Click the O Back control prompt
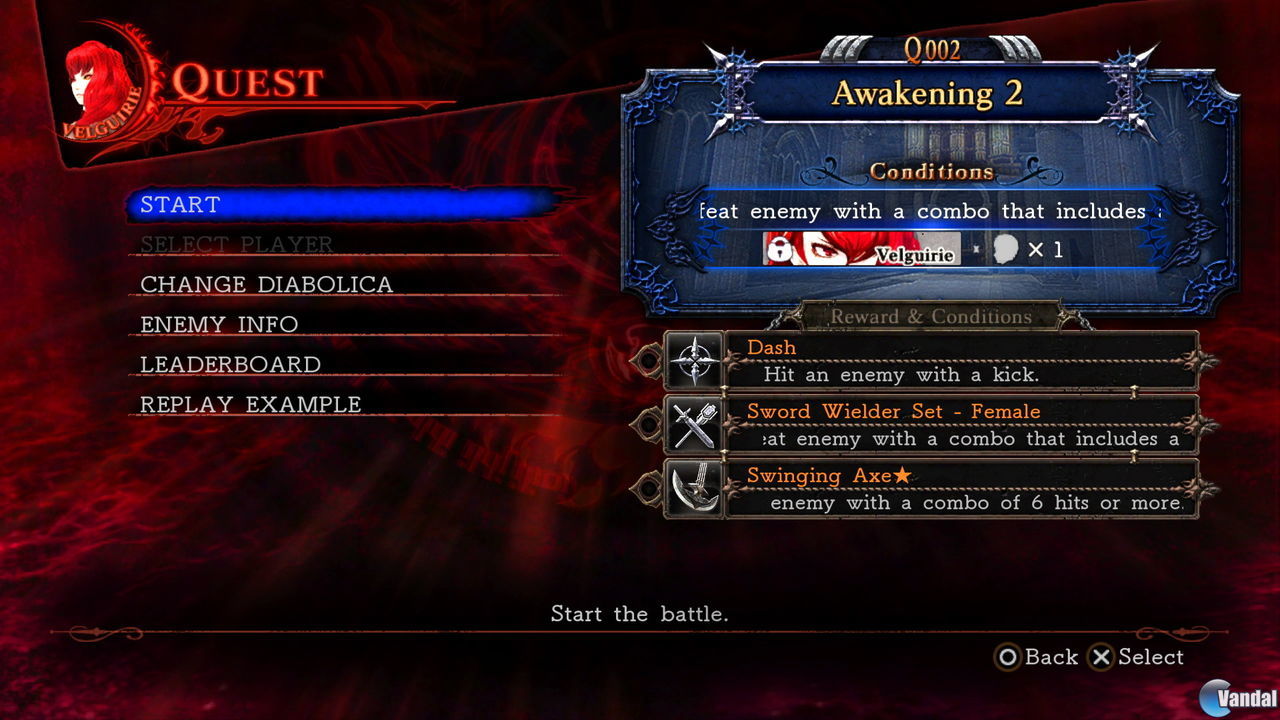The width and height of the screenshot is (1280, 720). coord(1040,657)
